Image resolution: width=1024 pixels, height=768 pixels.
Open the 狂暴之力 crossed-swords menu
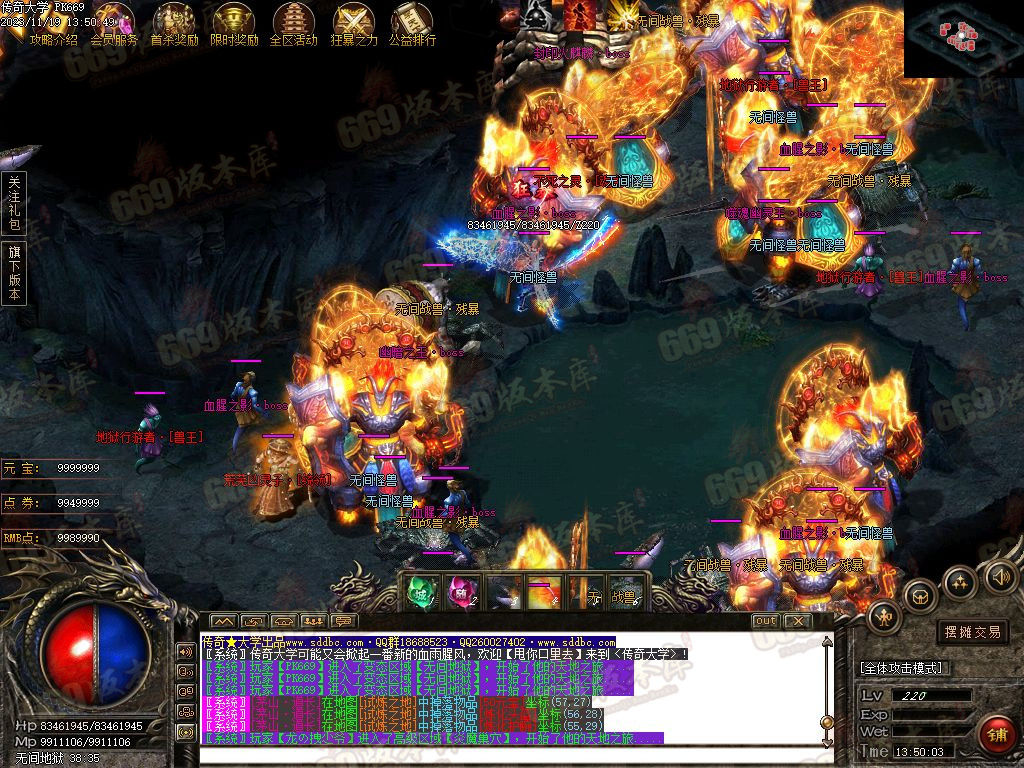coord(354,24)
